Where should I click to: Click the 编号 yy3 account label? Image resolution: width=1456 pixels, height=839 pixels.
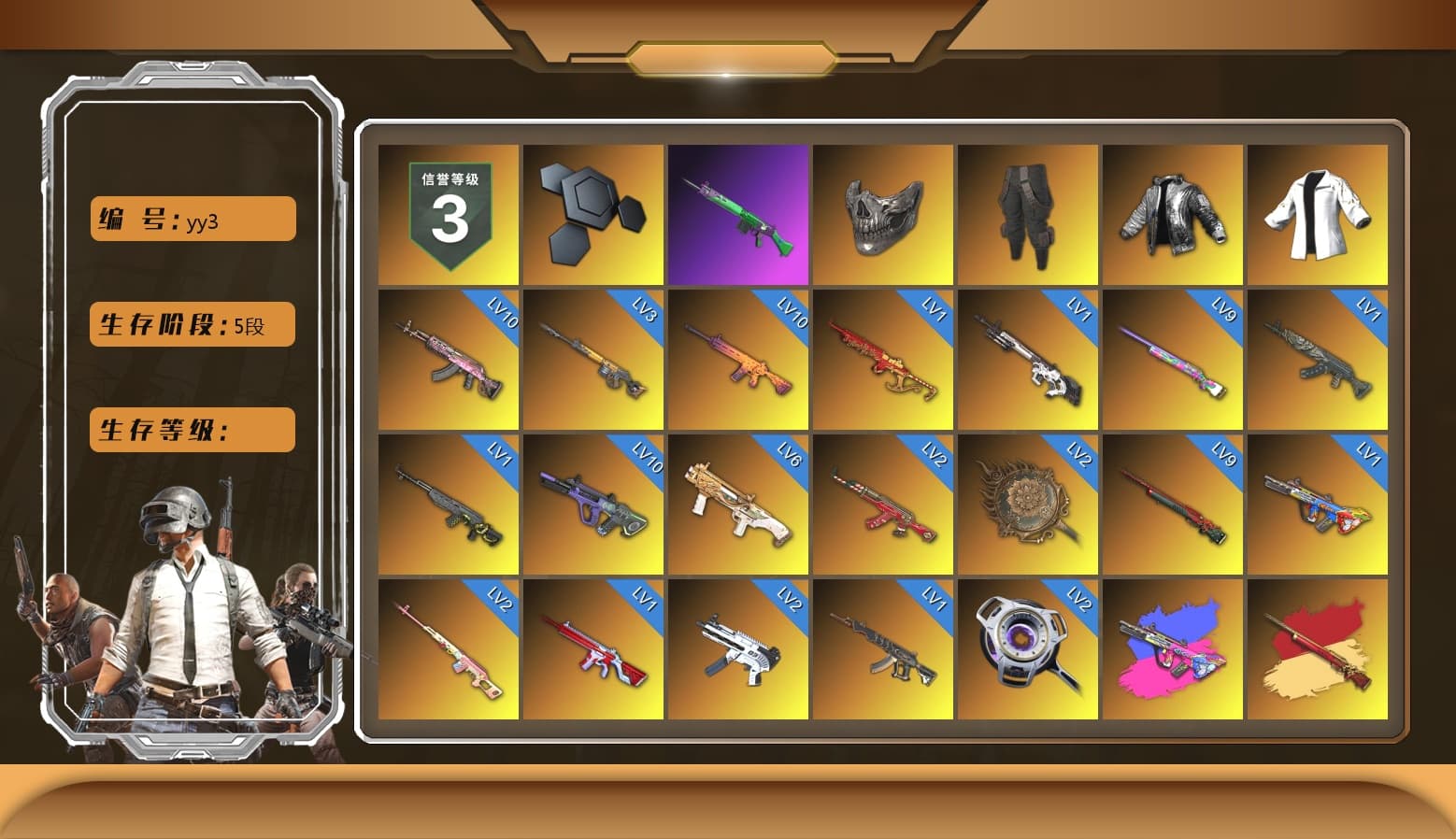191,218
